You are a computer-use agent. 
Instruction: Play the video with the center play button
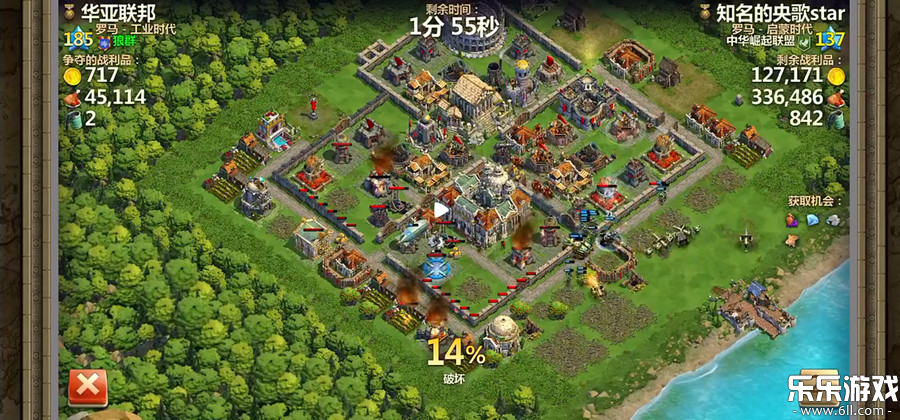[441, 210]
